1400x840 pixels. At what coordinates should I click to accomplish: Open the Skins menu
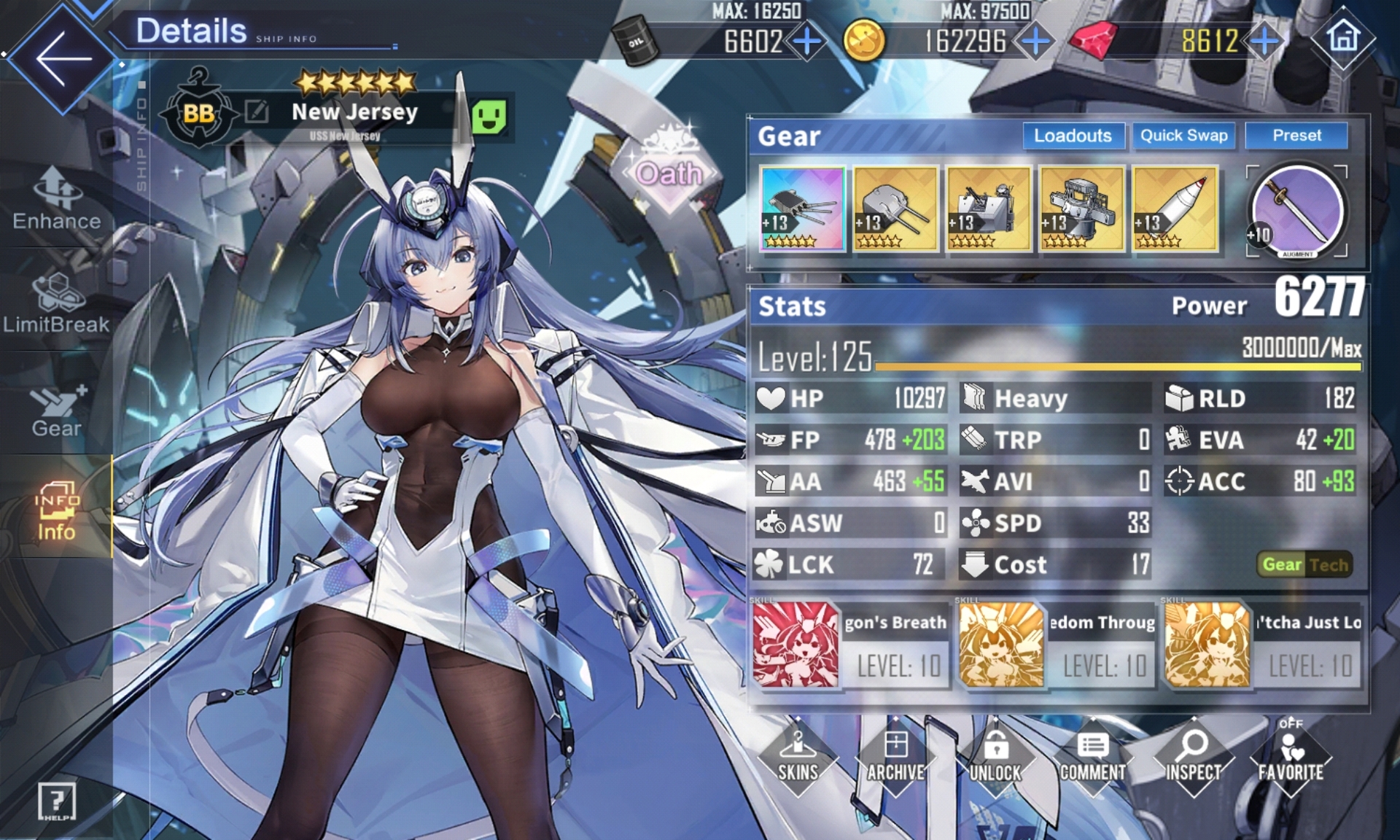click(x=798, y=758)
